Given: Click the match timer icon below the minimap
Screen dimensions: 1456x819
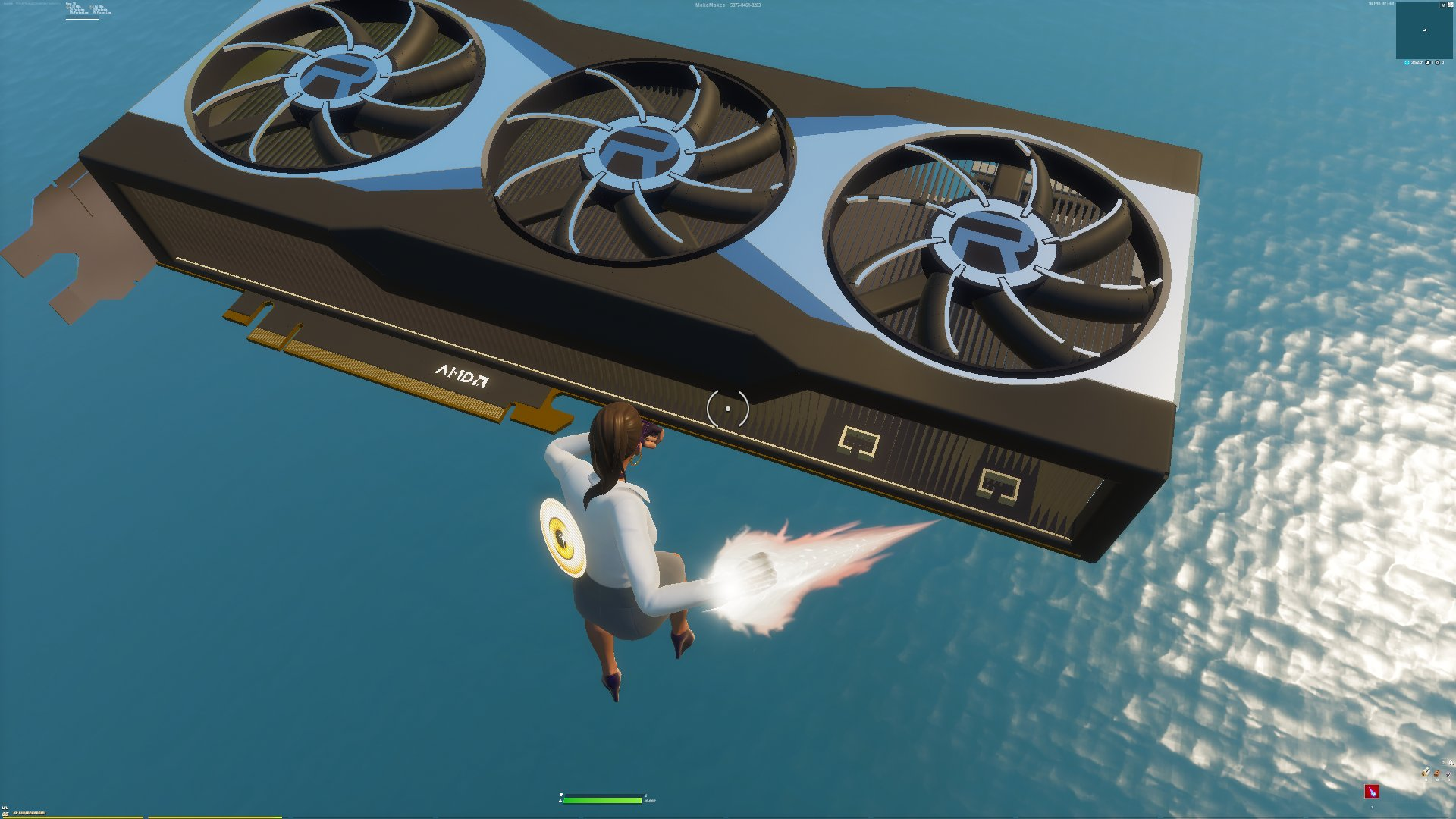Looking at the screenshot, I should [1407, 63].
